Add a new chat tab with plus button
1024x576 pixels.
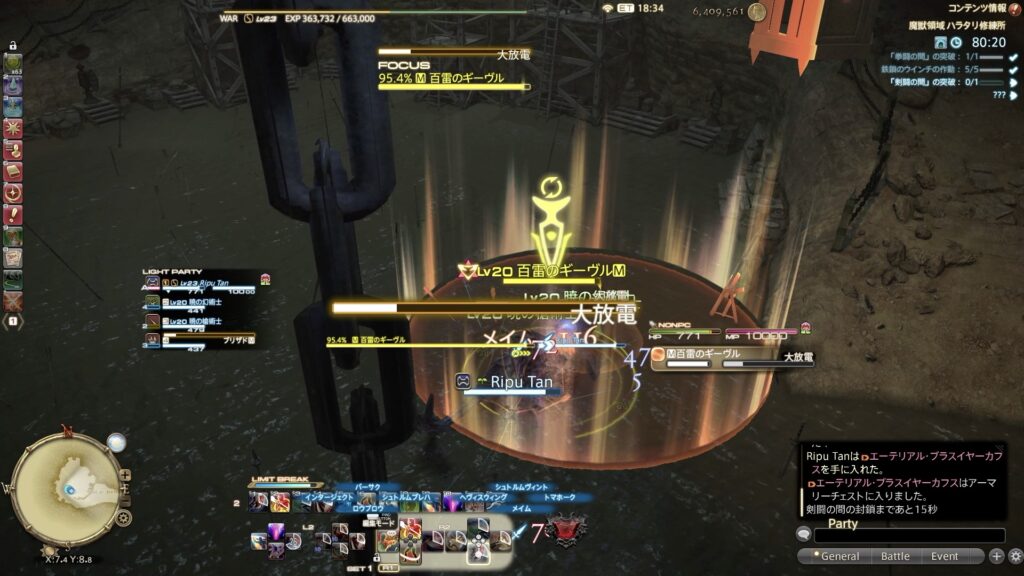pyautogui.click(x=997, y=556)
